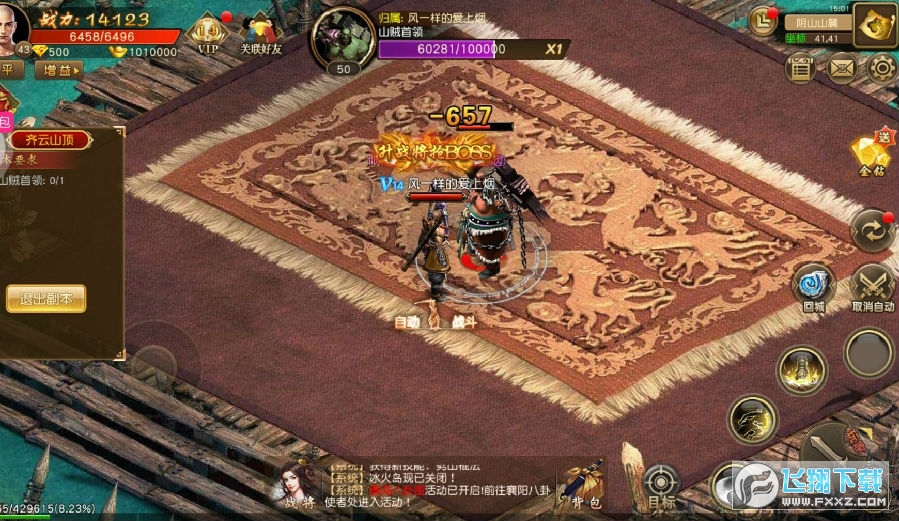Viewport: 899px width, 521px height.
Task: Open the 关联好友 linked friends icon
Action: pos(260,30)
